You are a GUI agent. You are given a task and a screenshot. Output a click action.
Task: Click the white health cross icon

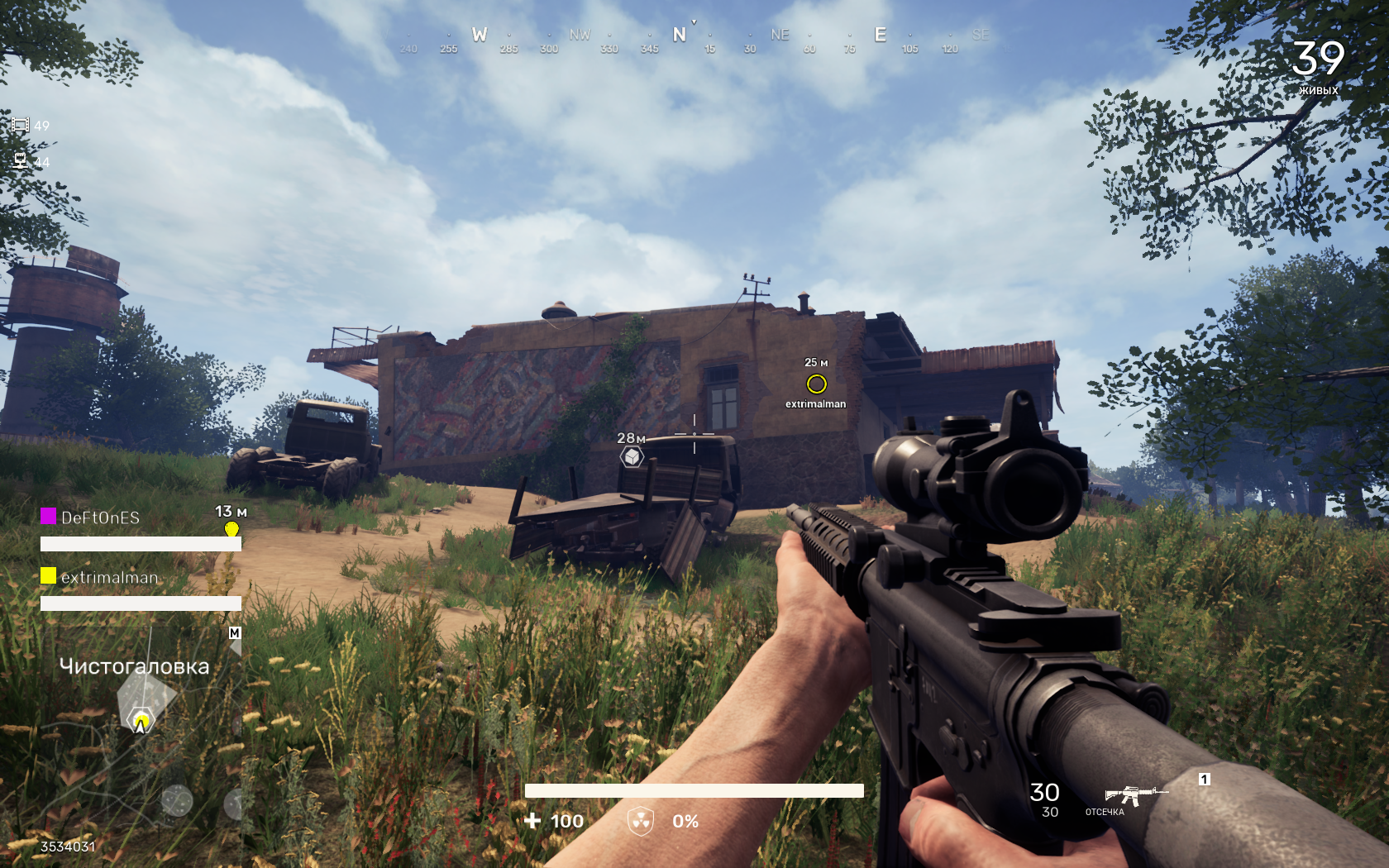(x=532, y=821)
